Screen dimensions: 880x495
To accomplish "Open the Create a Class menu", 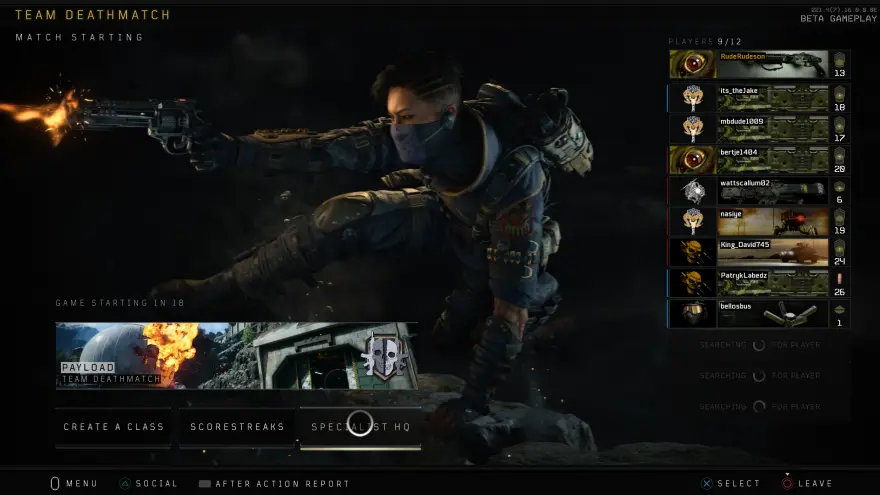I will pyautogui.click(x=114, y=427).
